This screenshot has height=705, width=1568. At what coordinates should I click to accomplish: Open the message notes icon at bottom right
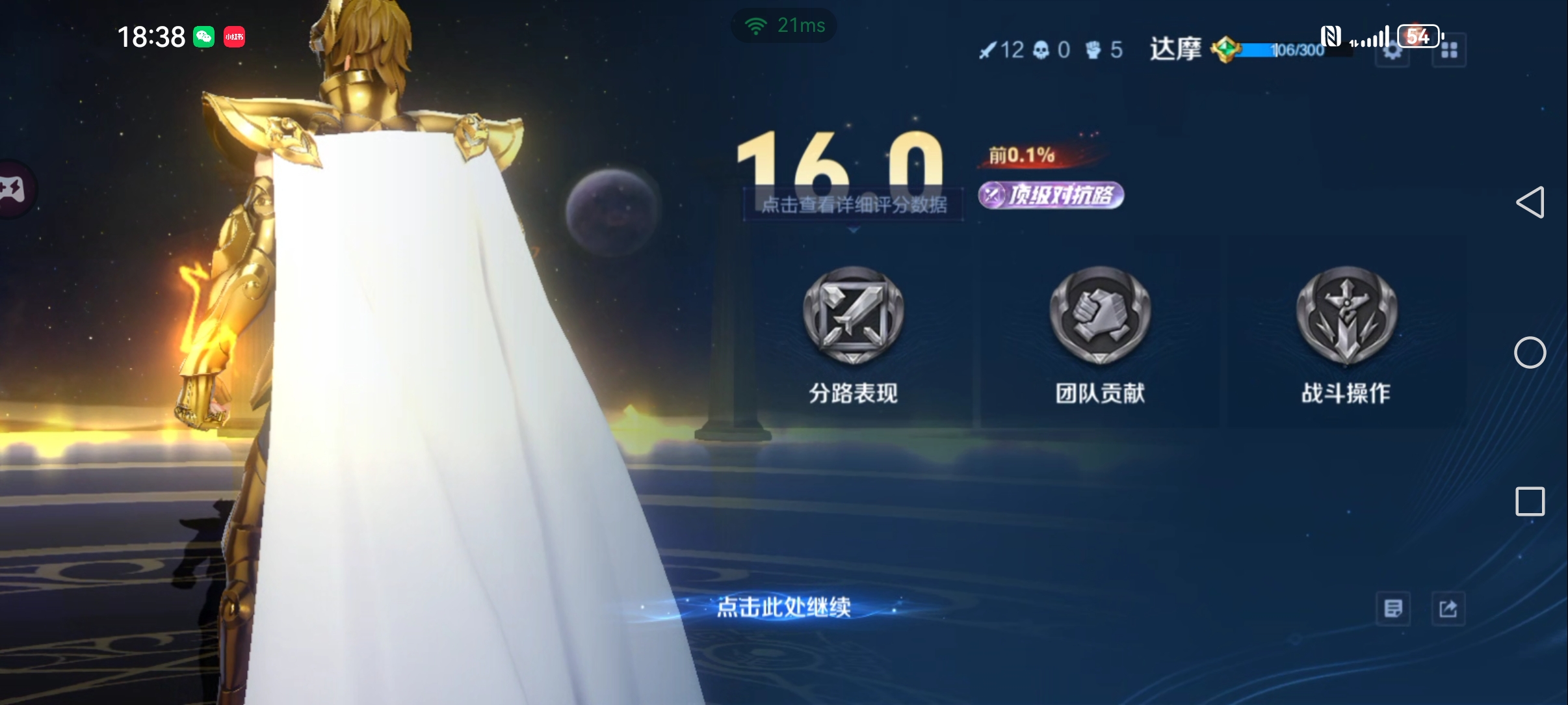point(1394,607)
